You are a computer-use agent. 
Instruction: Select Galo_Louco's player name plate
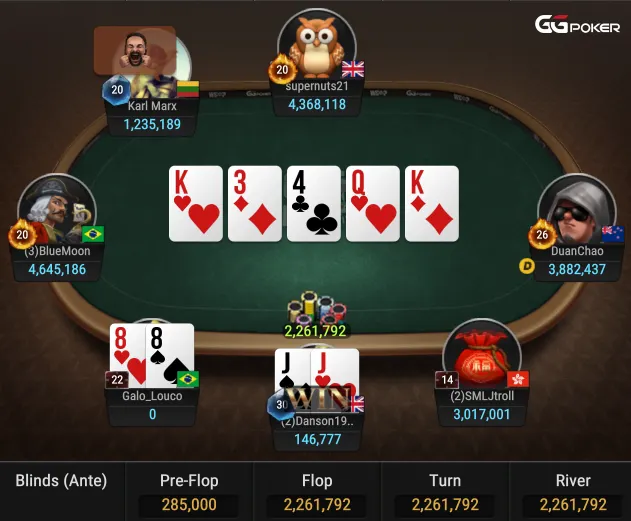click(x=152, y=404)
